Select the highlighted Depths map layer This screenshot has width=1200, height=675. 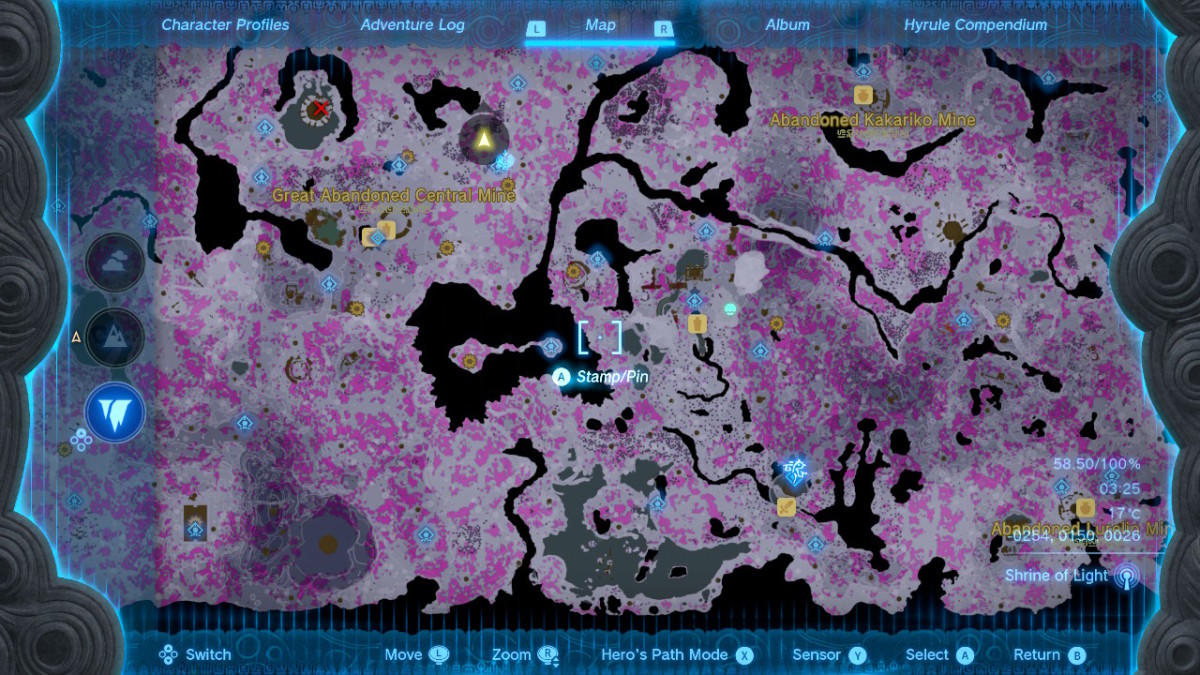pos(115,412)
